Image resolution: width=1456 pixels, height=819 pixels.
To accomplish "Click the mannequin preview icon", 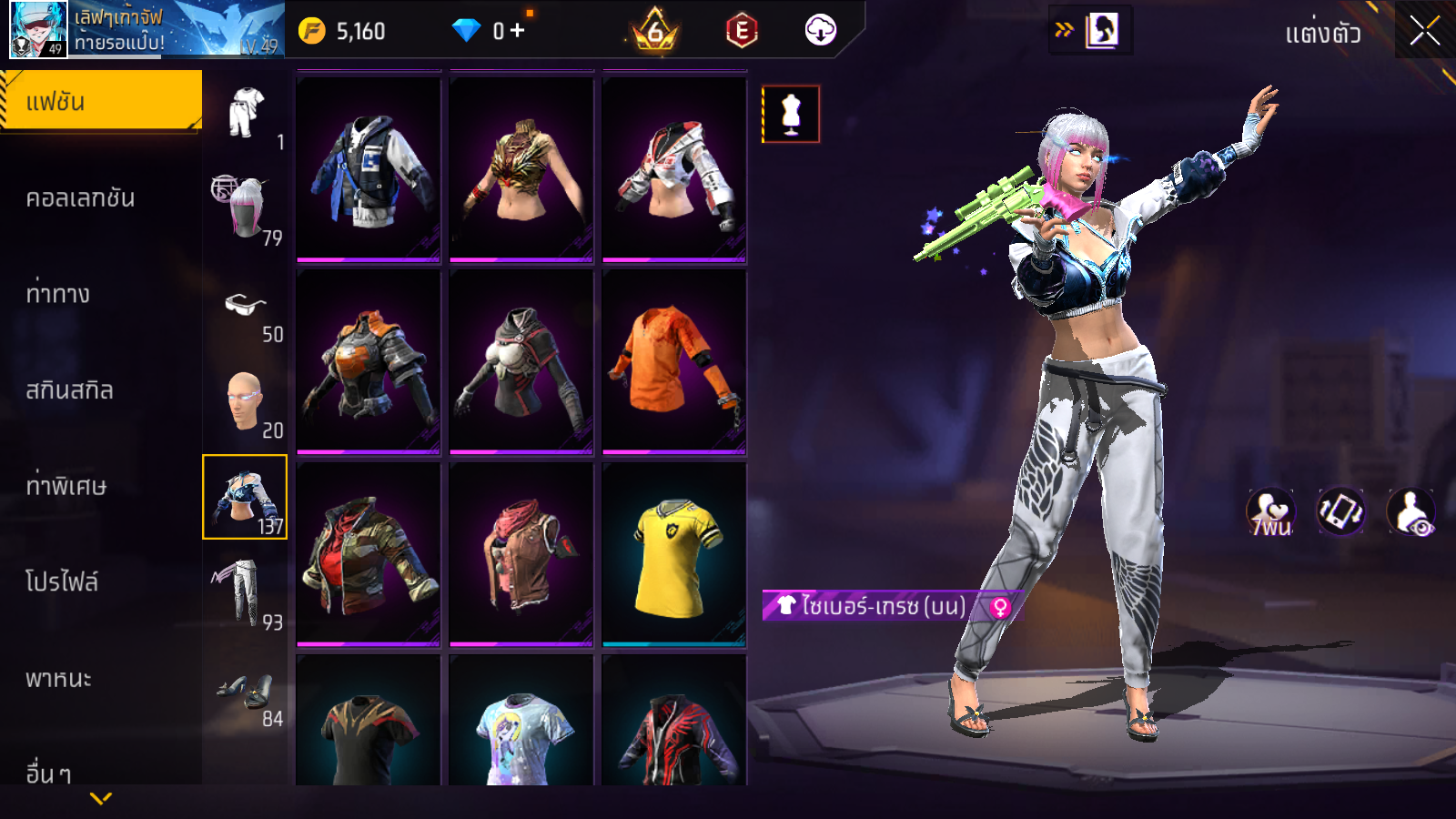I will (x=791, y=115).
